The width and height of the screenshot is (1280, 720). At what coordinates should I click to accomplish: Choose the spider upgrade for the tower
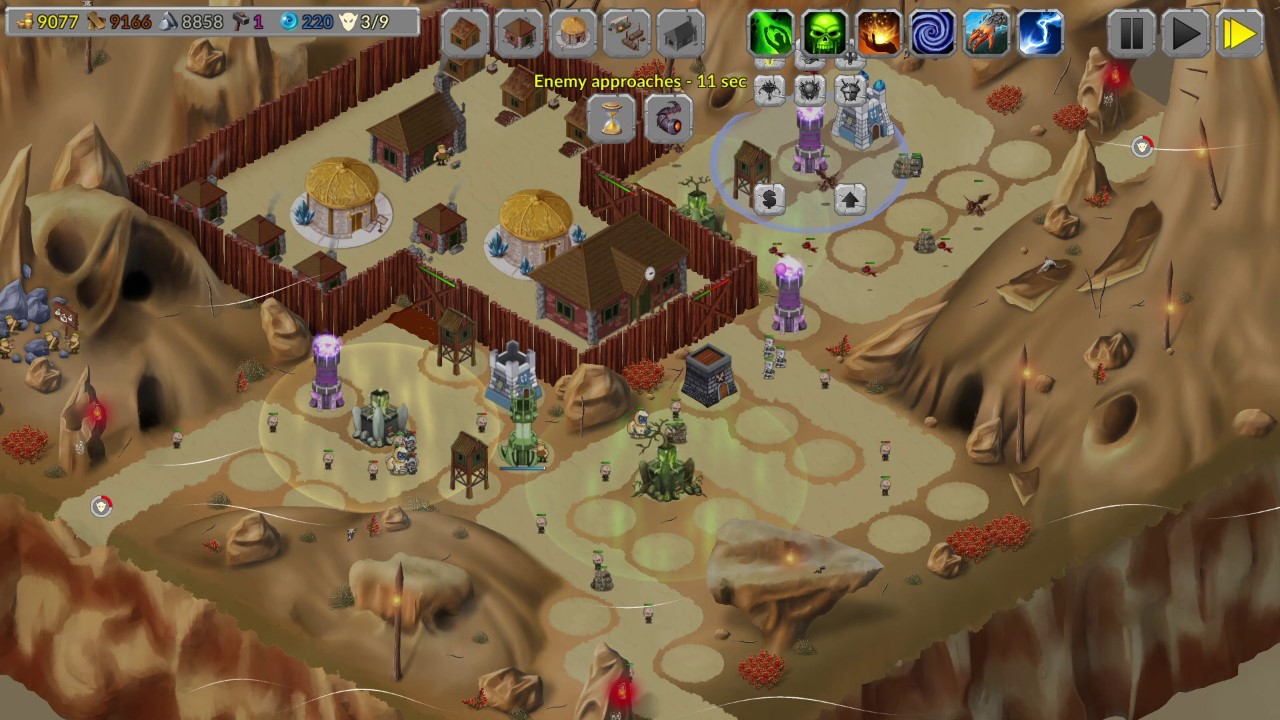(770, 89)
